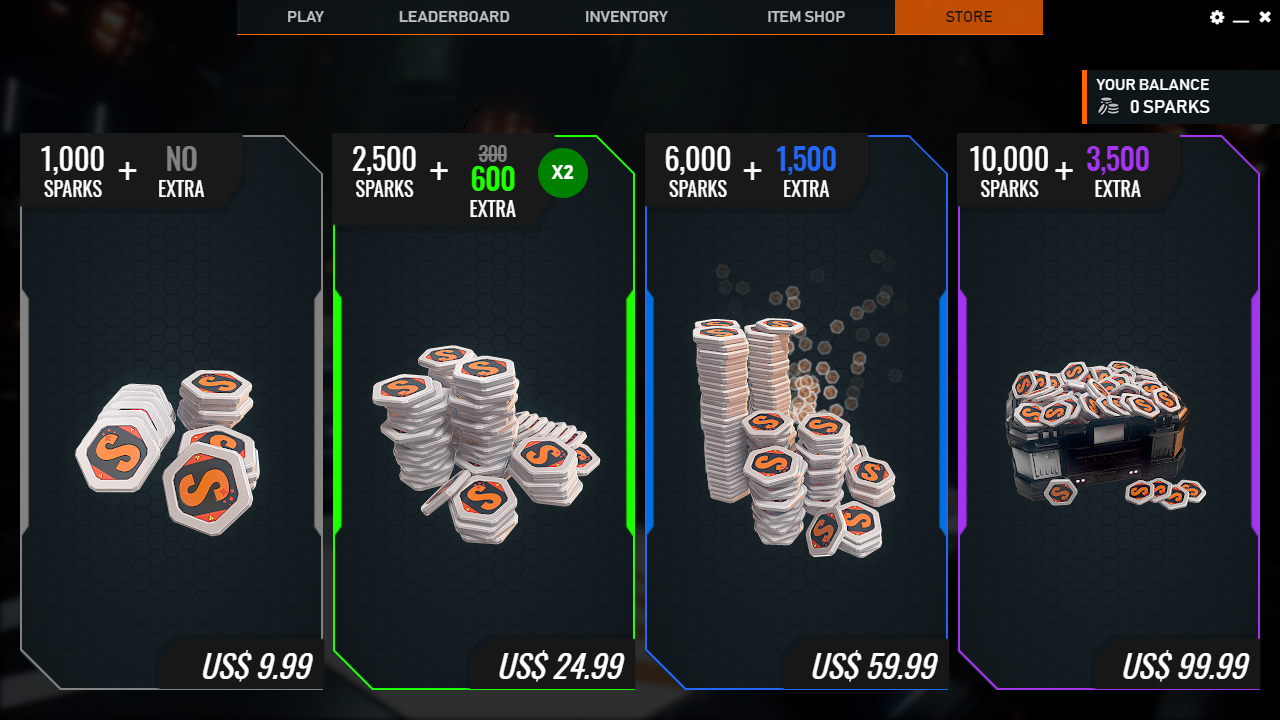1280x720 pixels.
Task: Go to the LEADERBOARD tab
Action: (454, 17)
